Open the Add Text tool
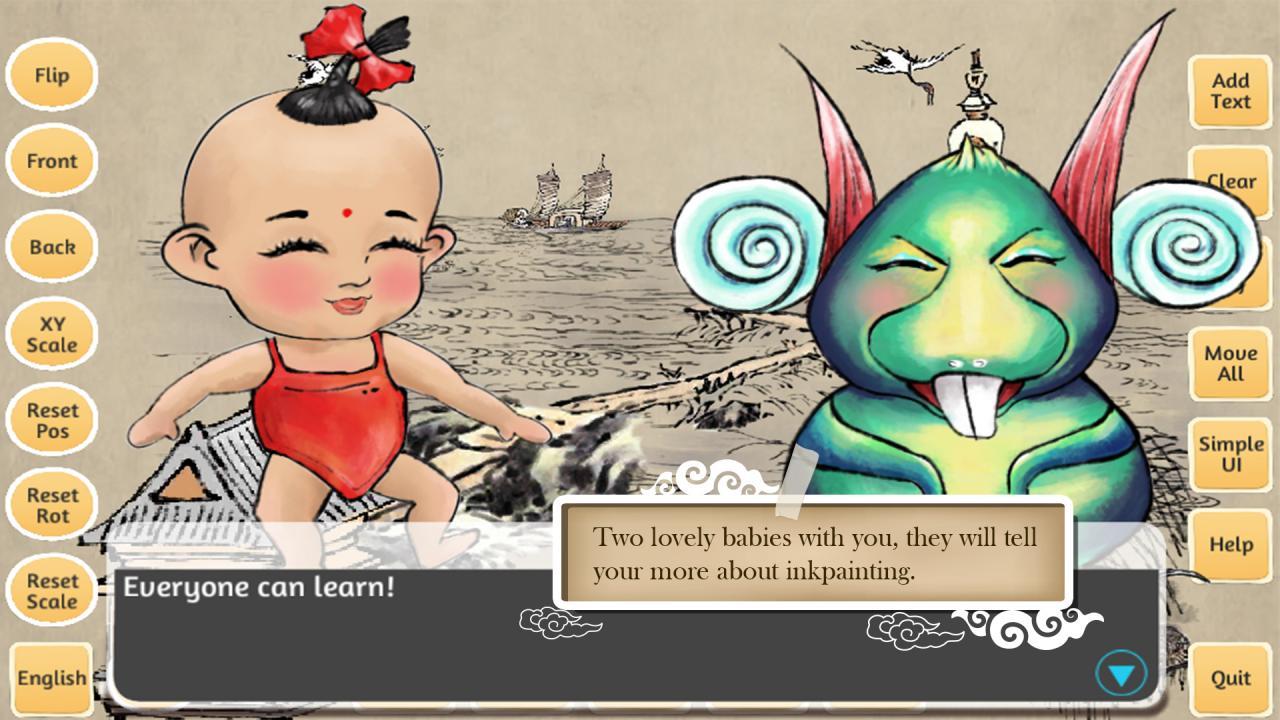1280x720 pixels. (x=1230, y=91)
